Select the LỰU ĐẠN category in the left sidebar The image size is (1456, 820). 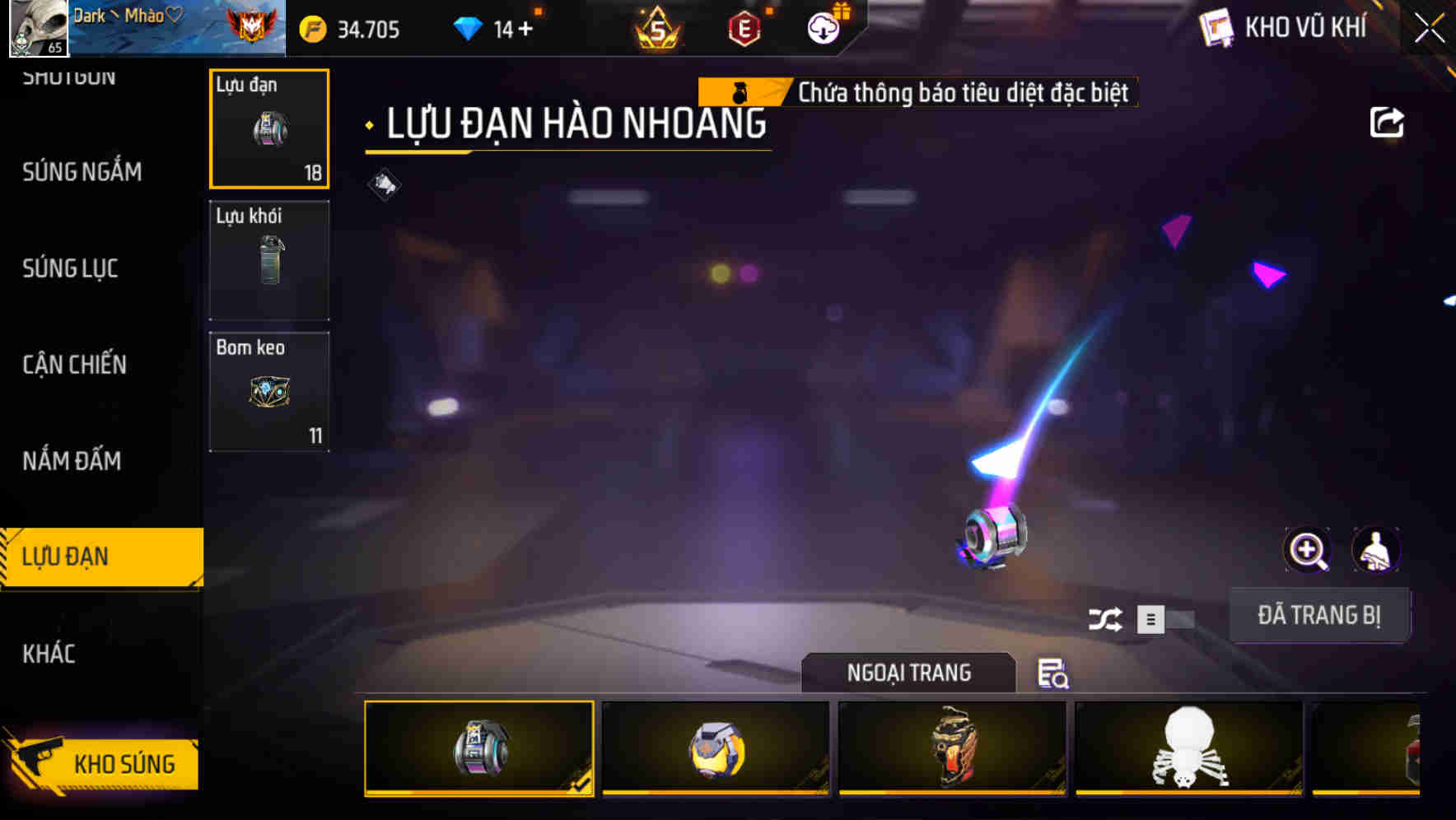(x=66, y=557)
